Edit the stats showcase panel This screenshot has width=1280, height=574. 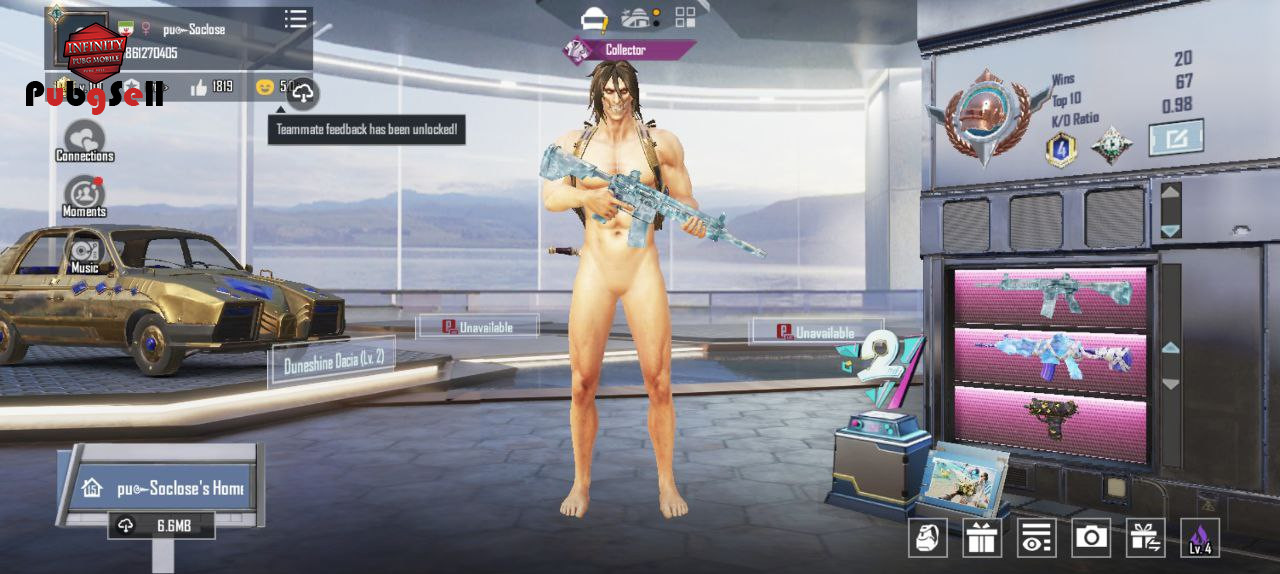1175,137
